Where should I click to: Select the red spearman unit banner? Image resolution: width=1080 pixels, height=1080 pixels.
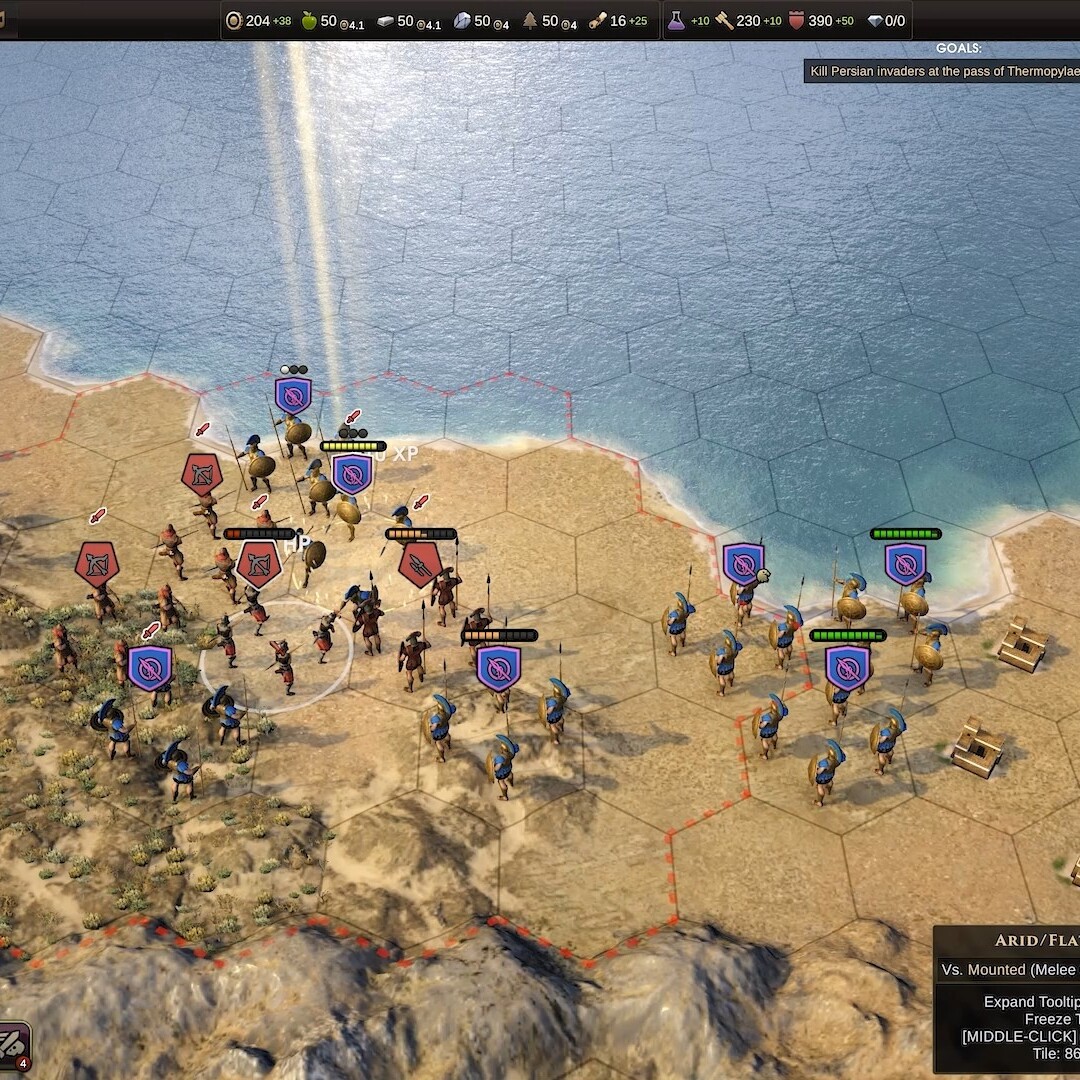click(x=420, y=565)
